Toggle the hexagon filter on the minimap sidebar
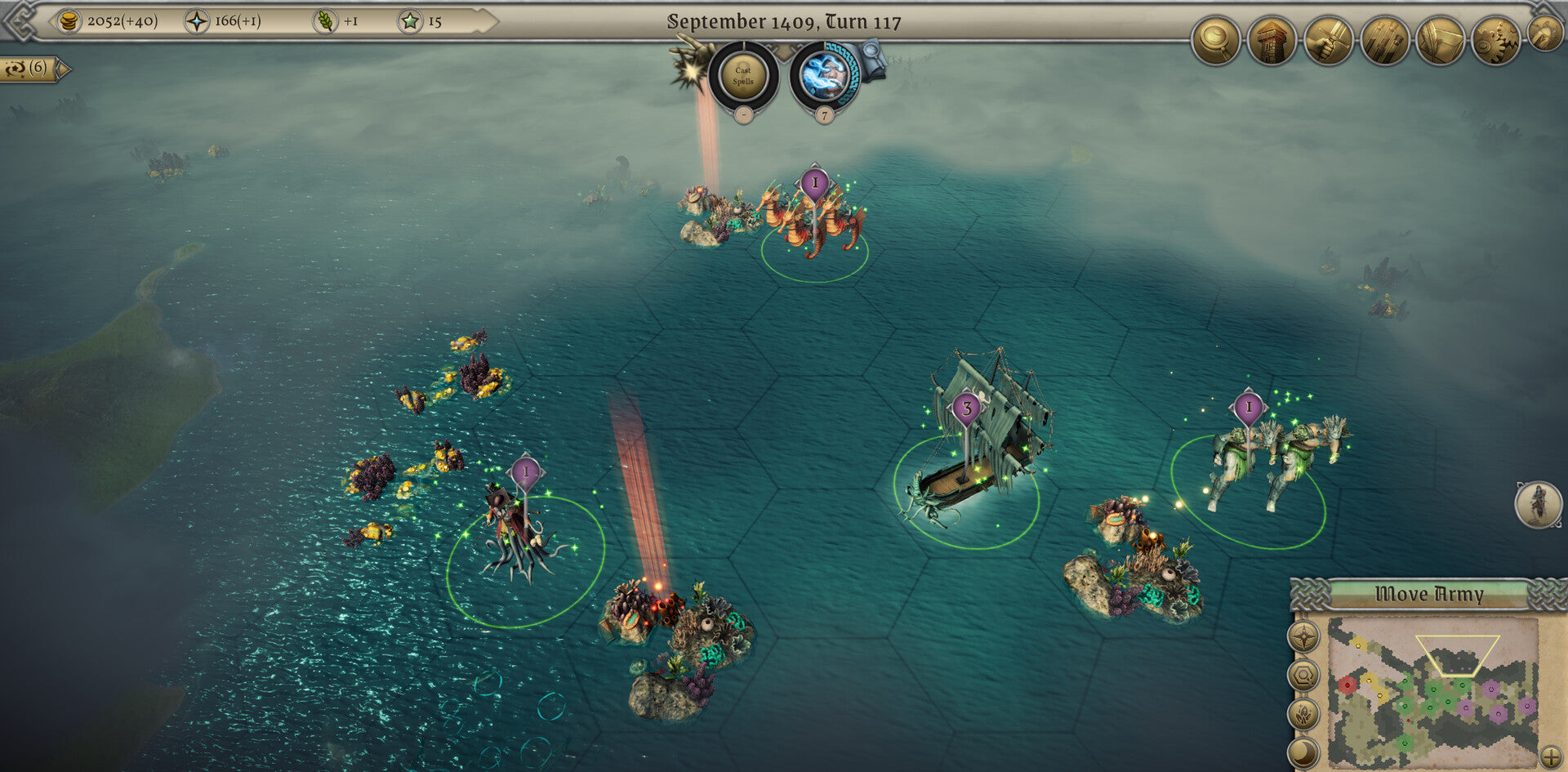The width and height of the screenshot is (1568, 772). (1303, 674)
